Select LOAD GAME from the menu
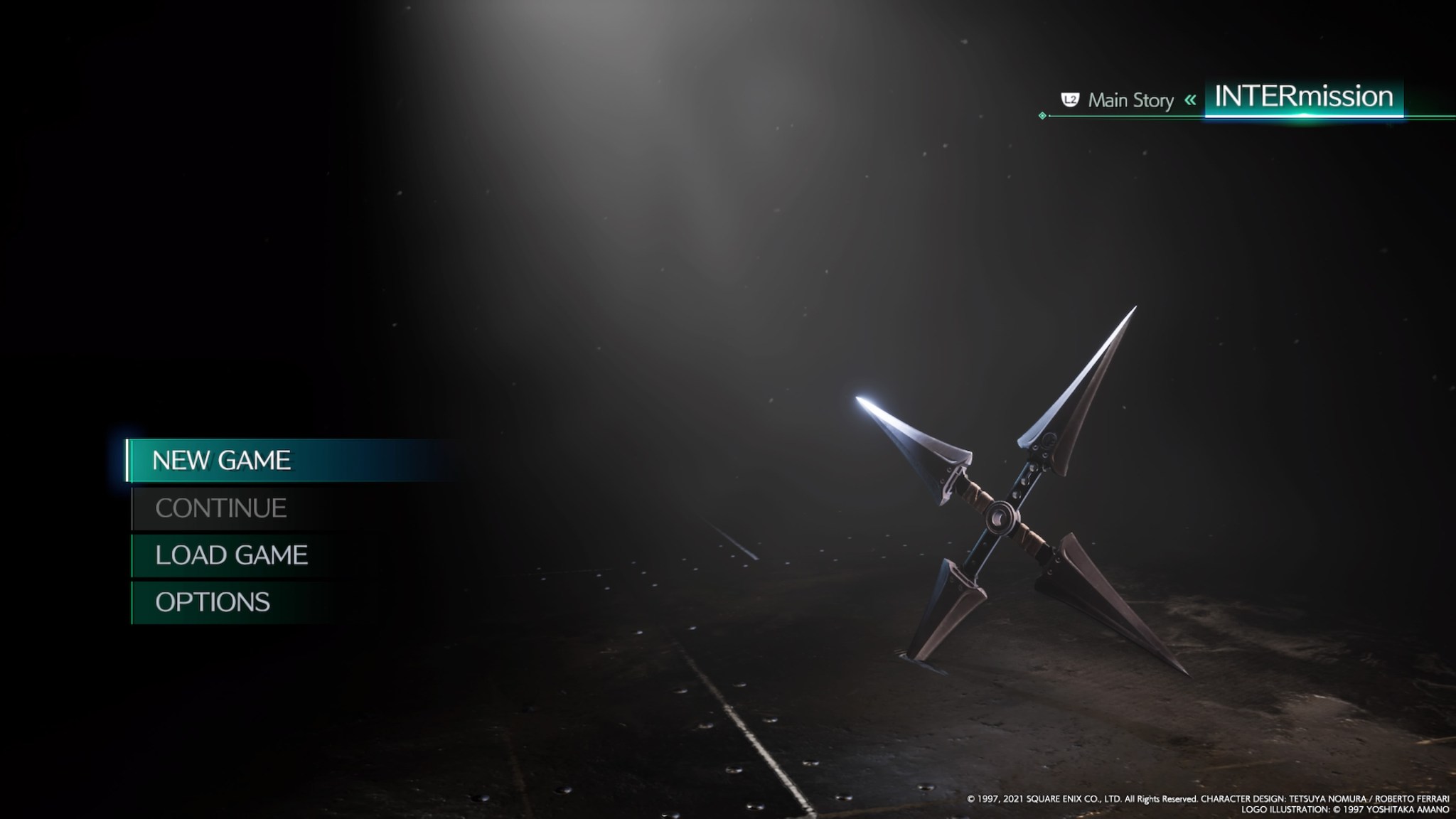 tap(231, 555)
